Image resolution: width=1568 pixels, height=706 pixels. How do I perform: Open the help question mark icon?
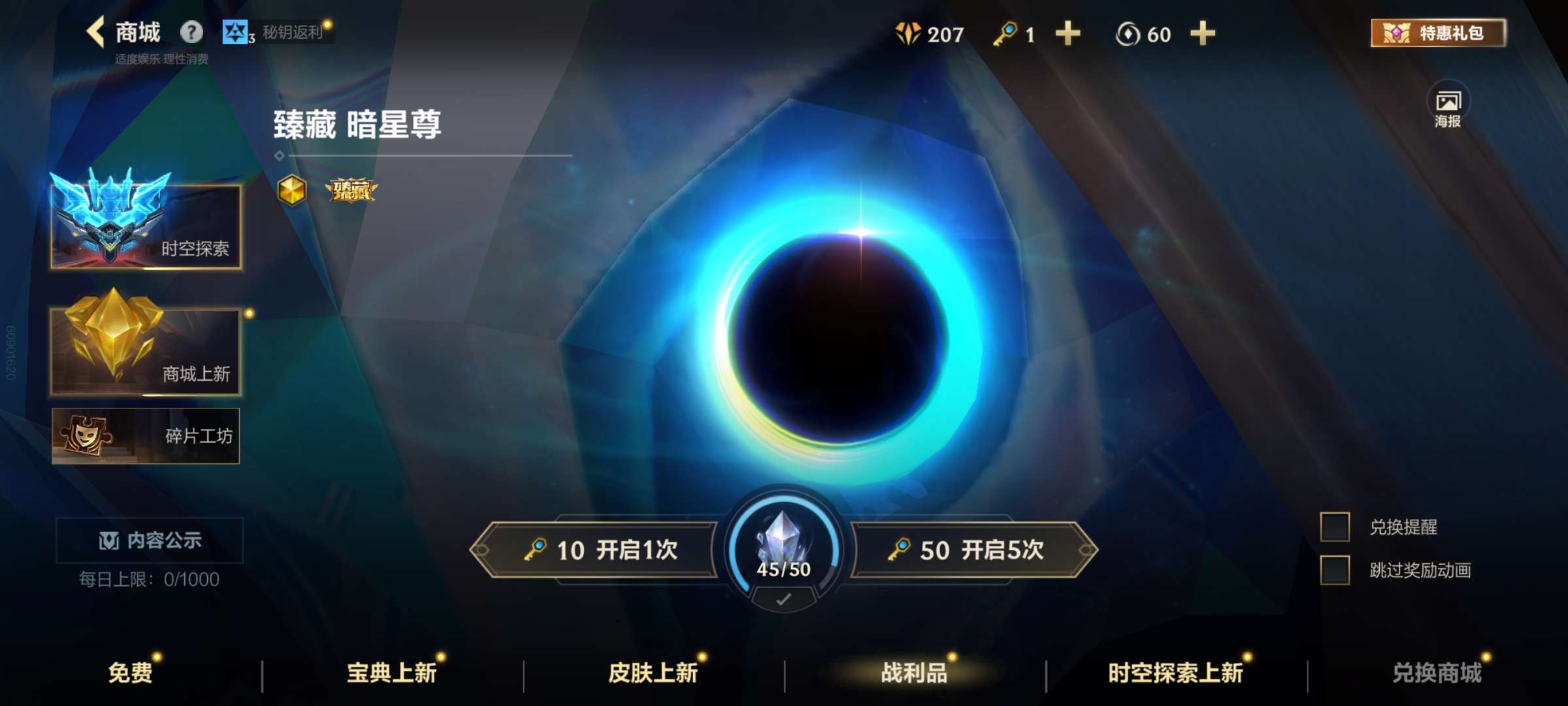190,32
